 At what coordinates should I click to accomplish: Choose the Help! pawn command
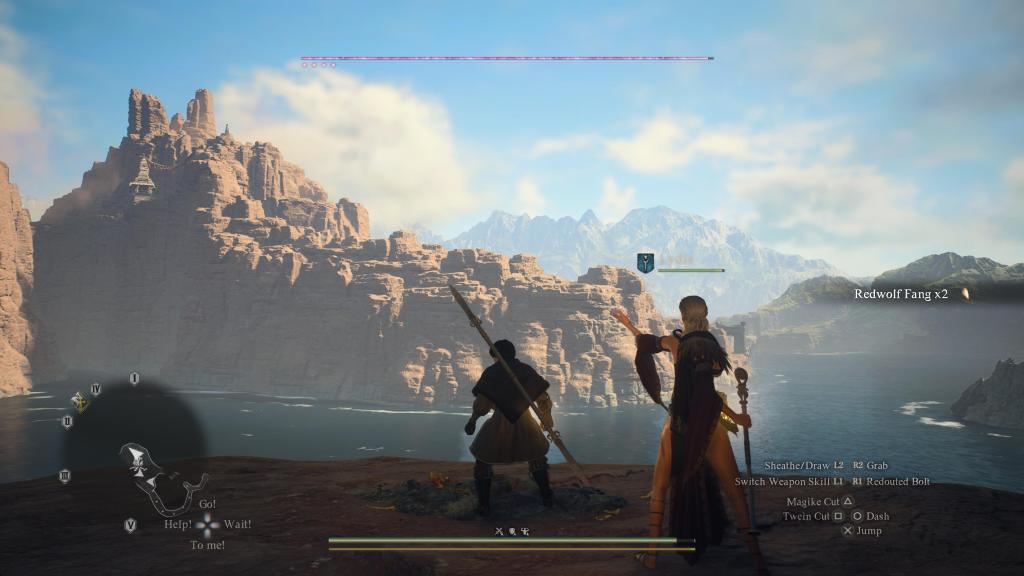click(178, 524)
